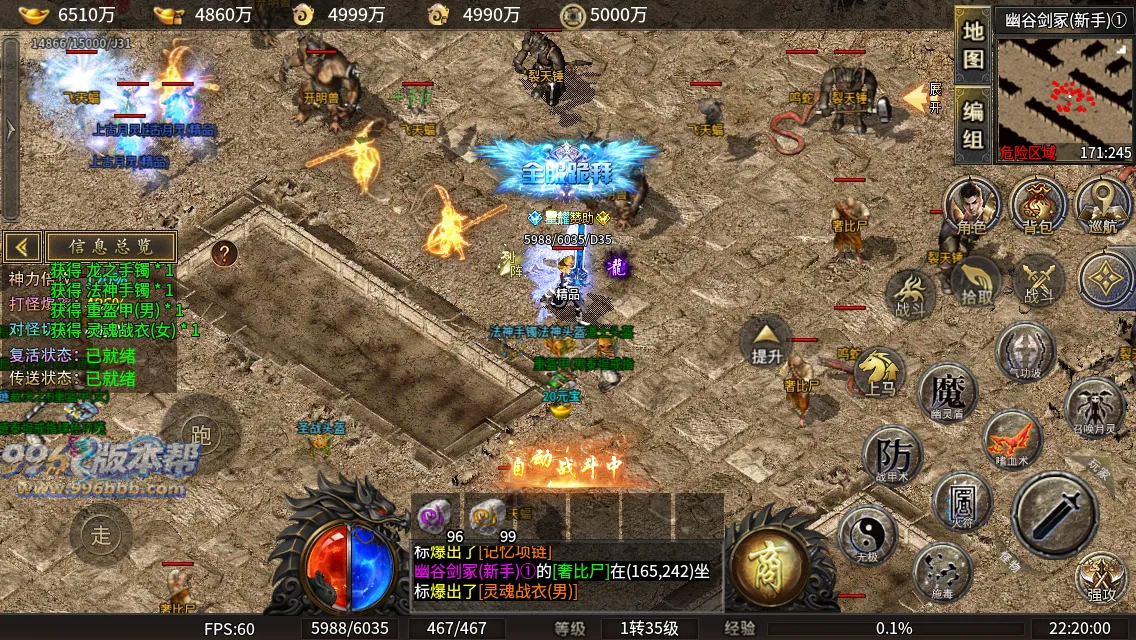Screen dimensions: 1136x640
Task: Toggle the 强攻 forced attack button
Action: [1102, 577]
